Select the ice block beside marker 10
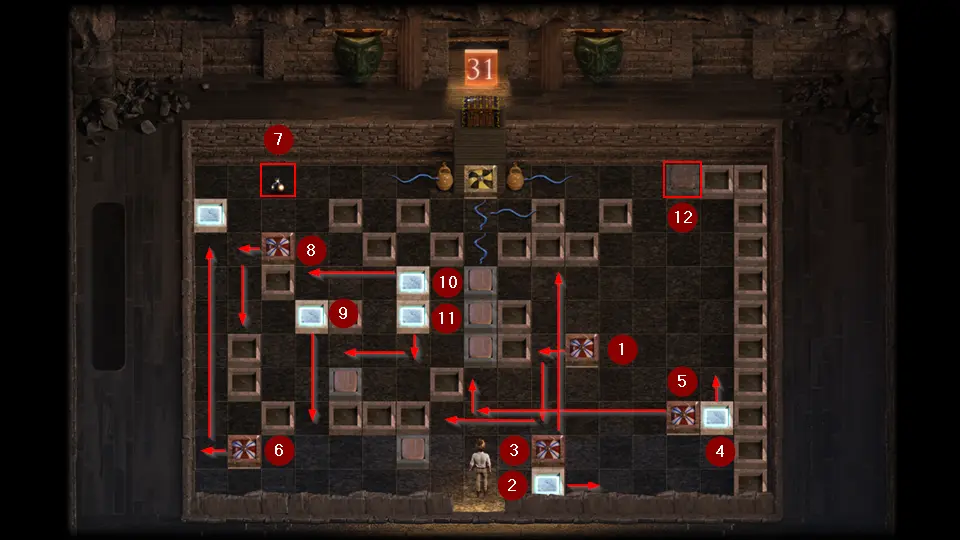 pyautogui.click(x=413, y=281)
